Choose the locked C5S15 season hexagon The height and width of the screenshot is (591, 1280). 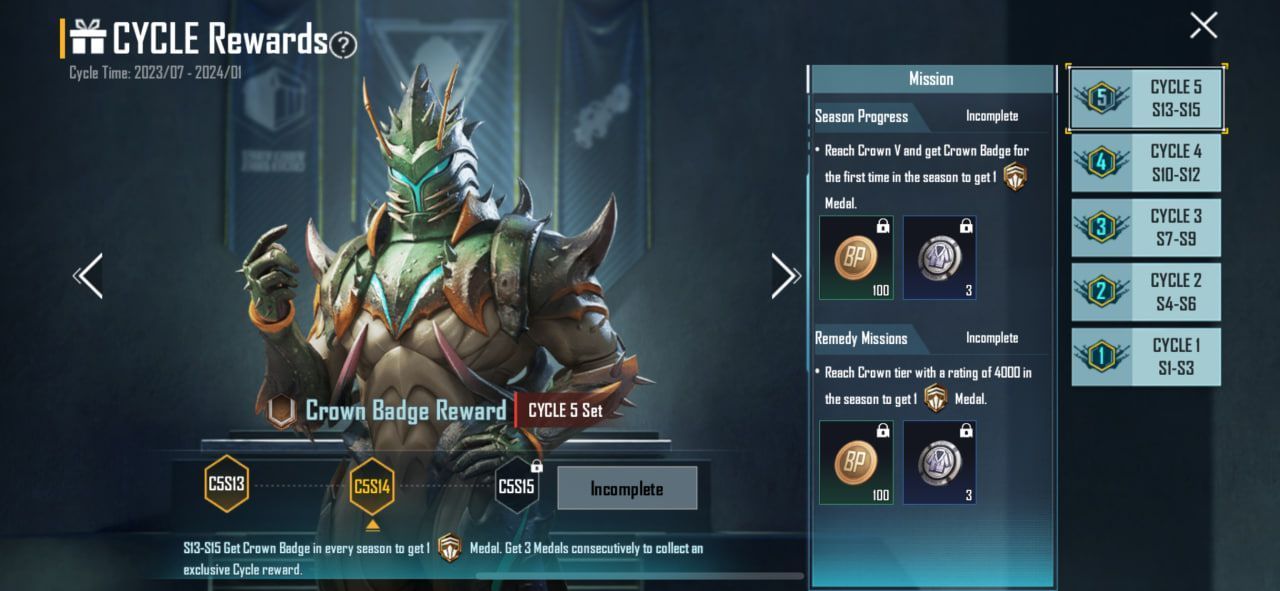[x=516, y=487]
